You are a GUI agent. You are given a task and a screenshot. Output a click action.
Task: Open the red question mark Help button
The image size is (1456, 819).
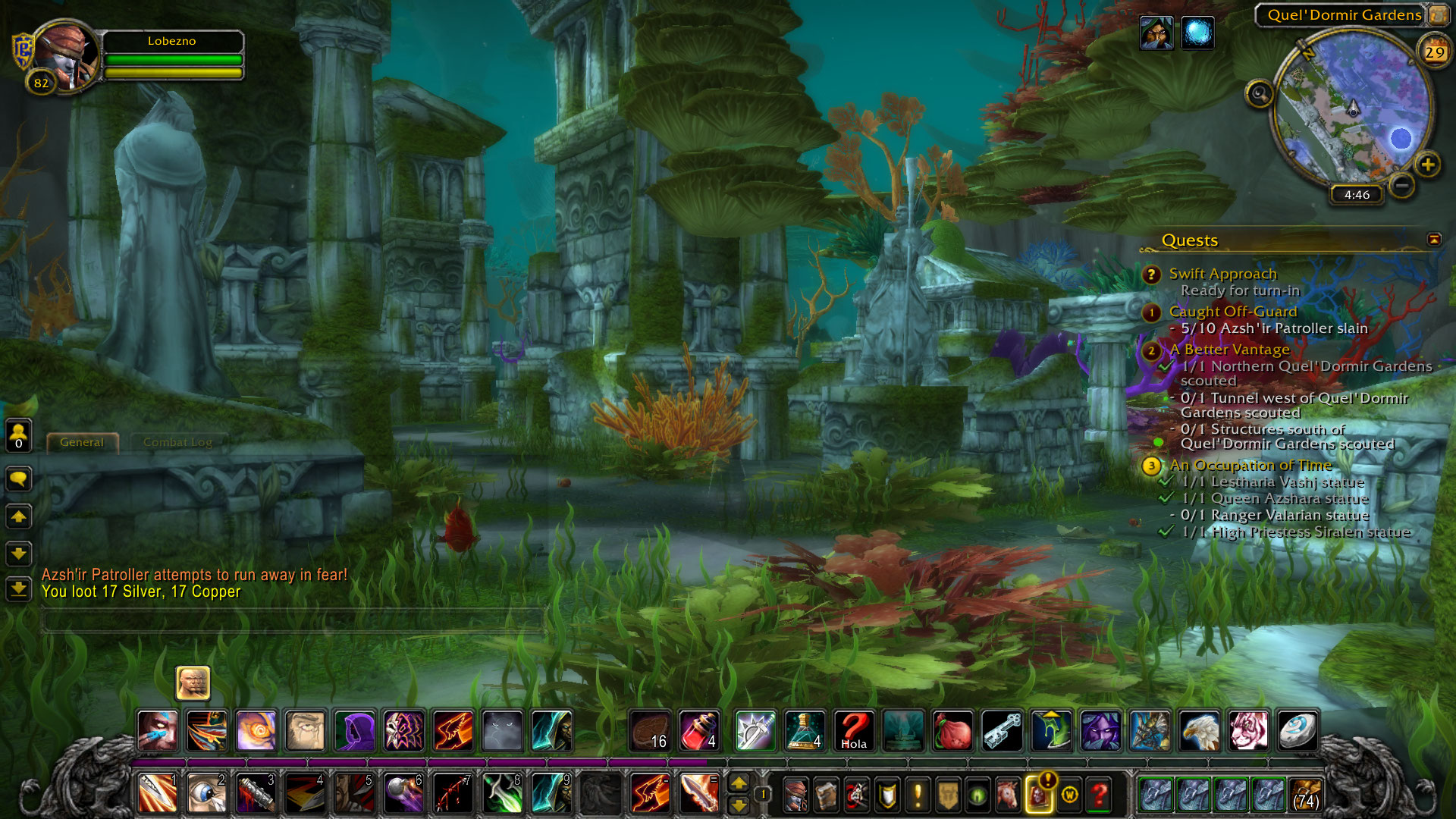(x=1099, y=795)
